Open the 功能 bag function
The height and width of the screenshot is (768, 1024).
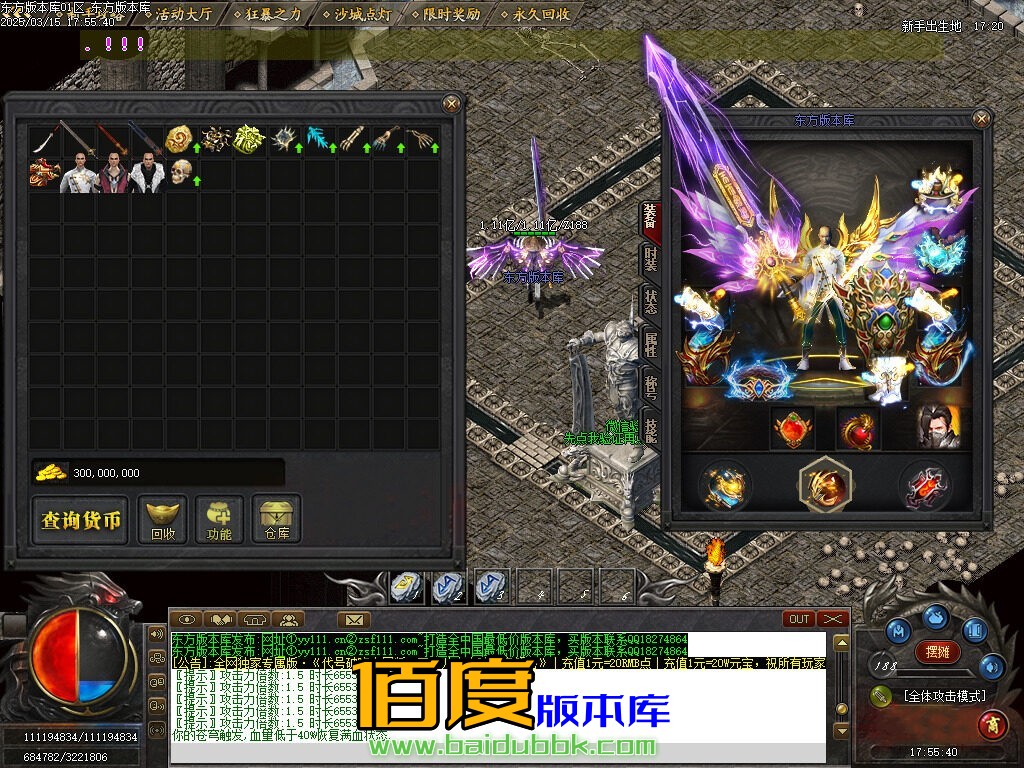pyautogui.click(x=219, y=520)
